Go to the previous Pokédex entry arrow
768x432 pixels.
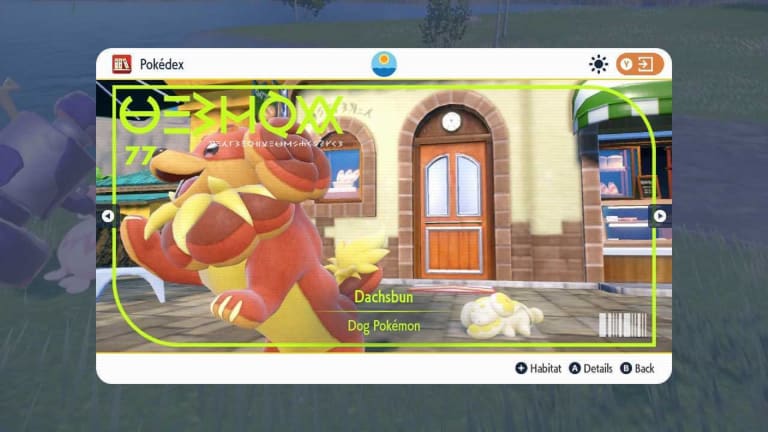pyautogui.click(x=108, y=216)
